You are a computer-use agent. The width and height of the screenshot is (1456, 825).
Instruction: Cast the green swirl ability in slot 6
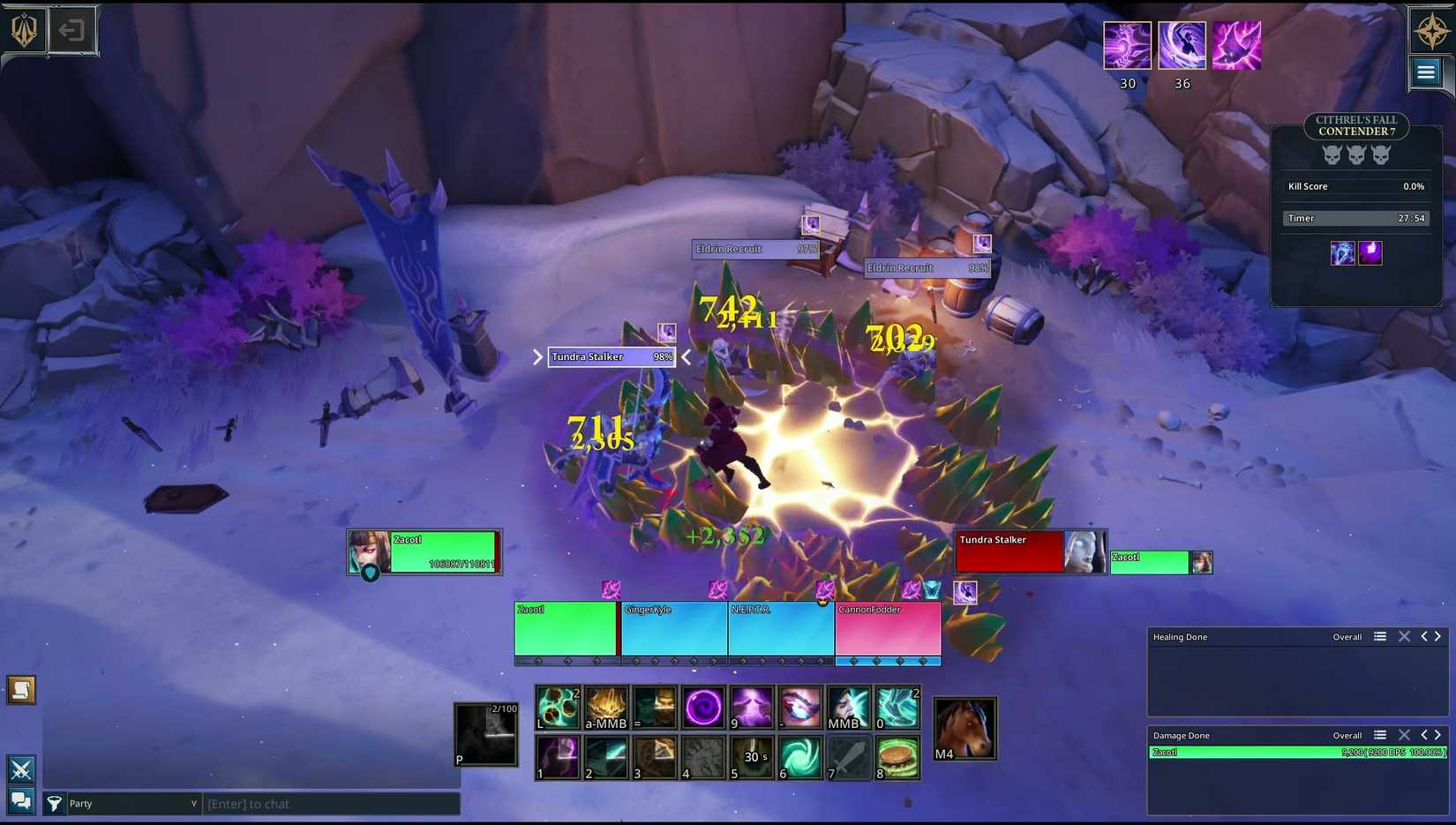point(800,758)
